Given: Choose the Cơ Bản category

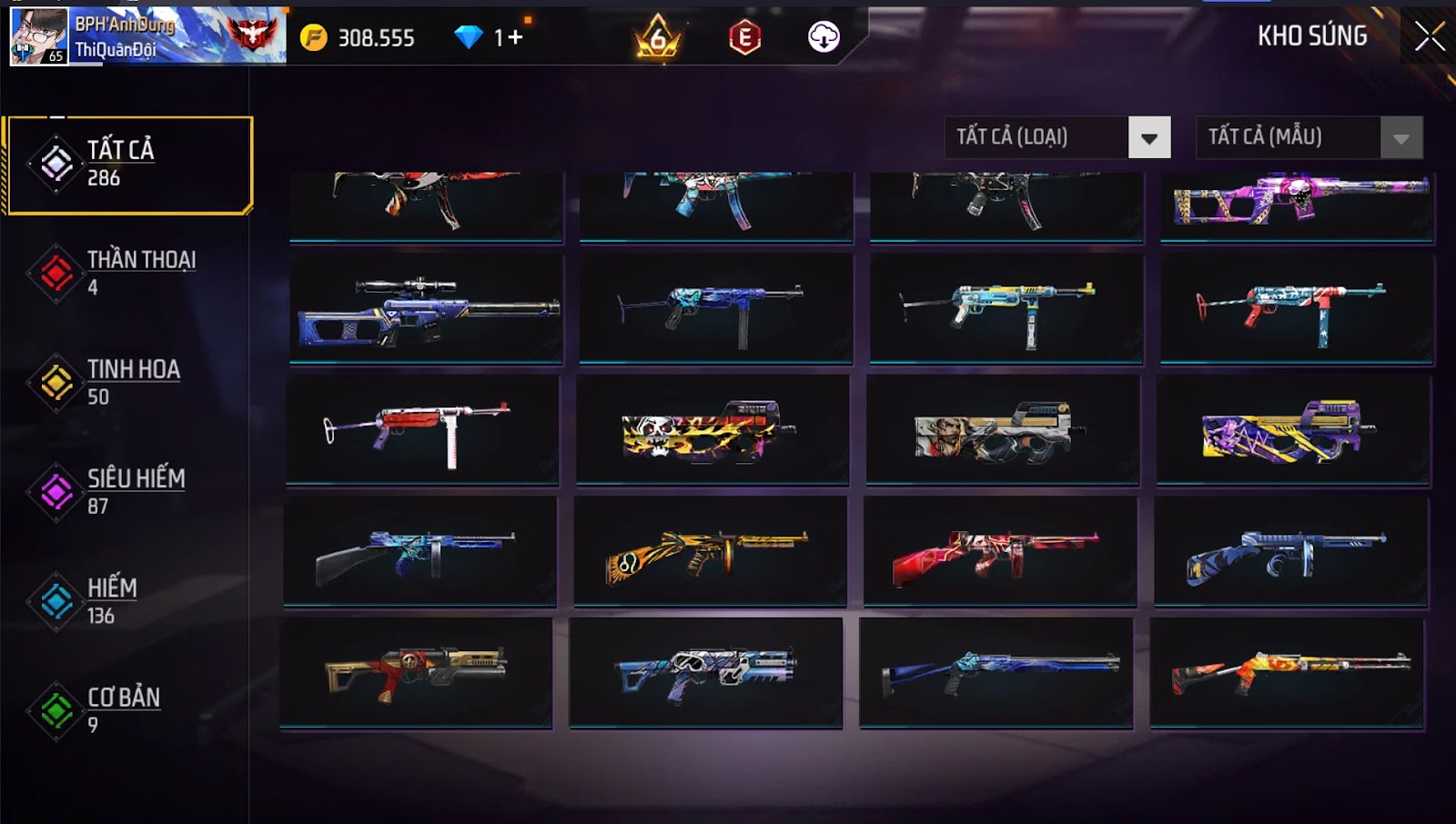Looking at the screenshot, I should 127,710.
